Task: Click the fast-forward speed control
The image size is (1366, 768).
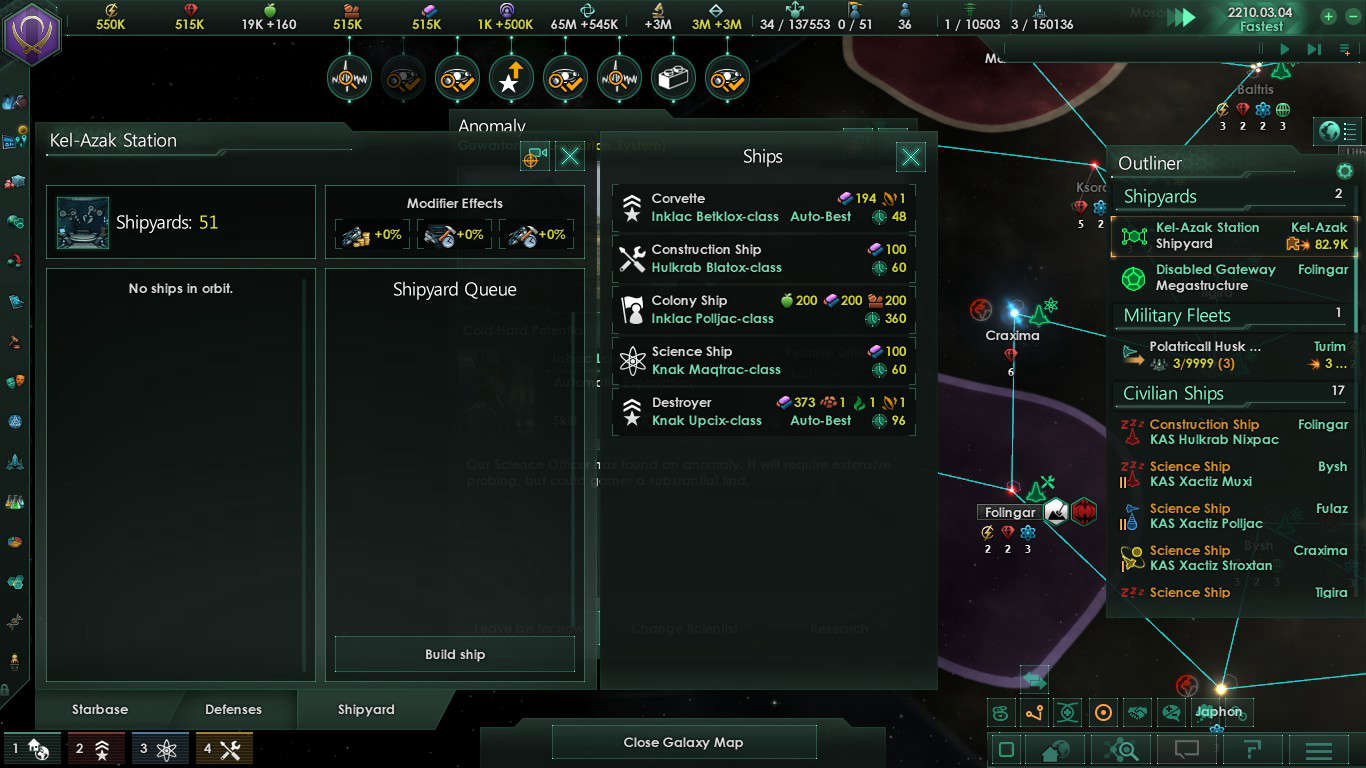Action: point(1312,48)
